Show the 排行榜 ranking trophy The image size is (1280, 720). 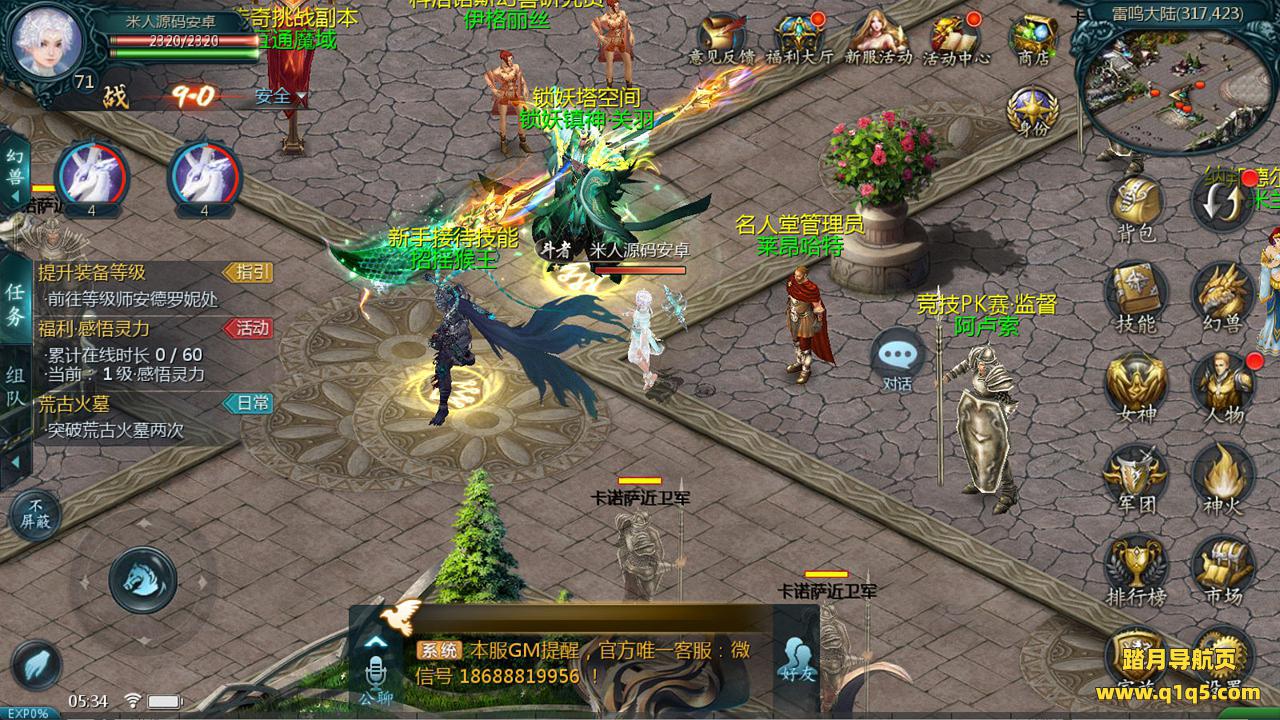pos(1136,565)
